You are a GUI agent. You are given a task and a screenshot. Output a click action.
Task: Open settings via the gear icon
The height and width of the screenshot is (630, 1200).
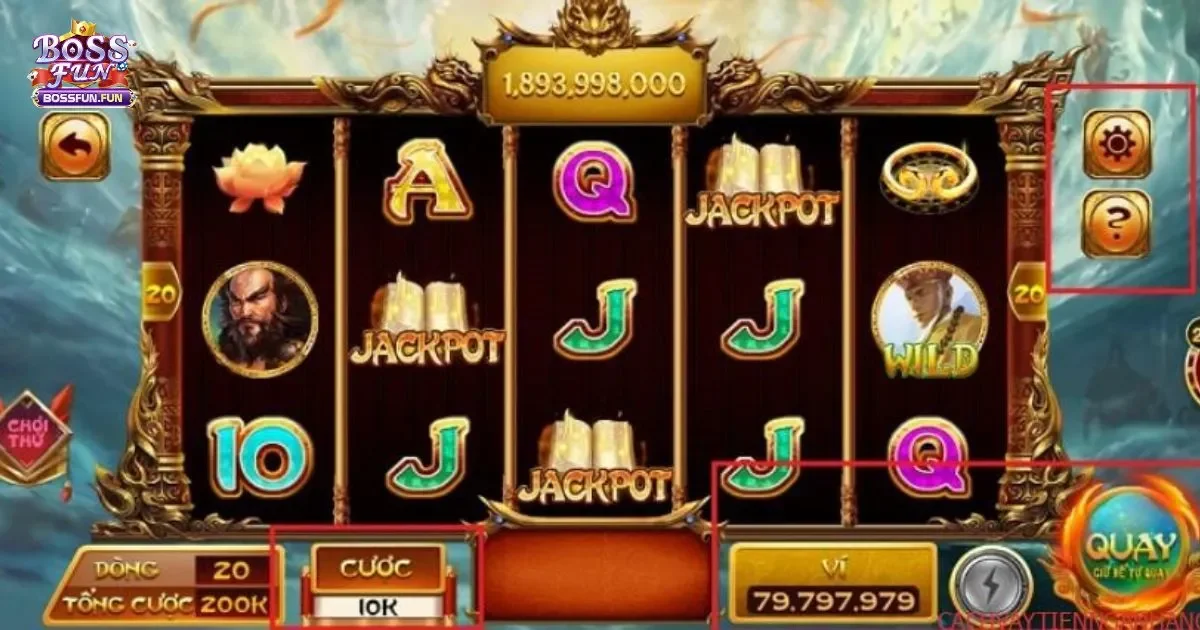[1117, 144]
